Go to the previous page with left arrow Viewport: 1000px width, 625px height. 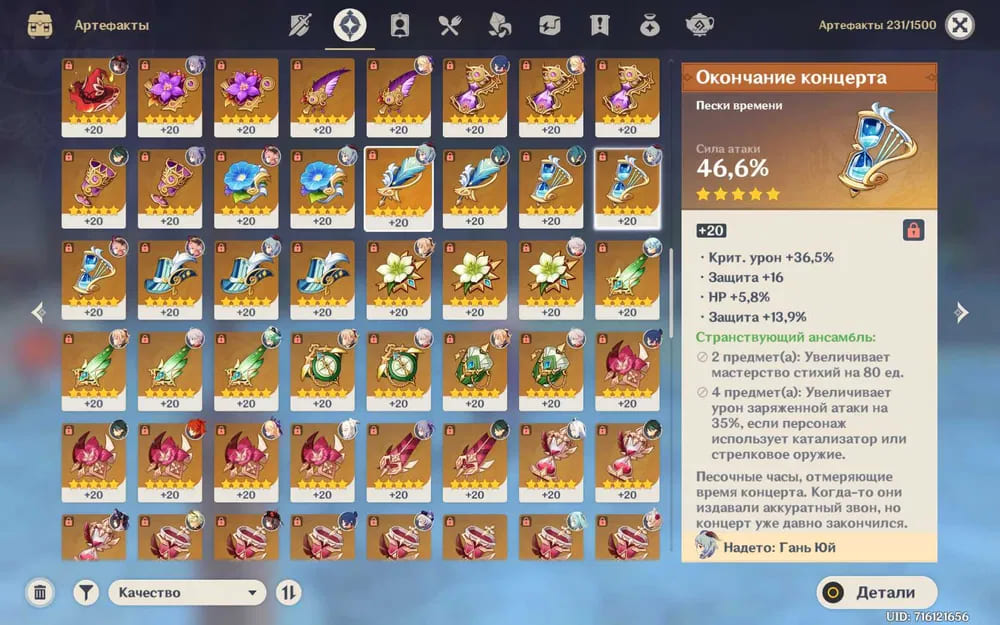click(x=38, y=312)
